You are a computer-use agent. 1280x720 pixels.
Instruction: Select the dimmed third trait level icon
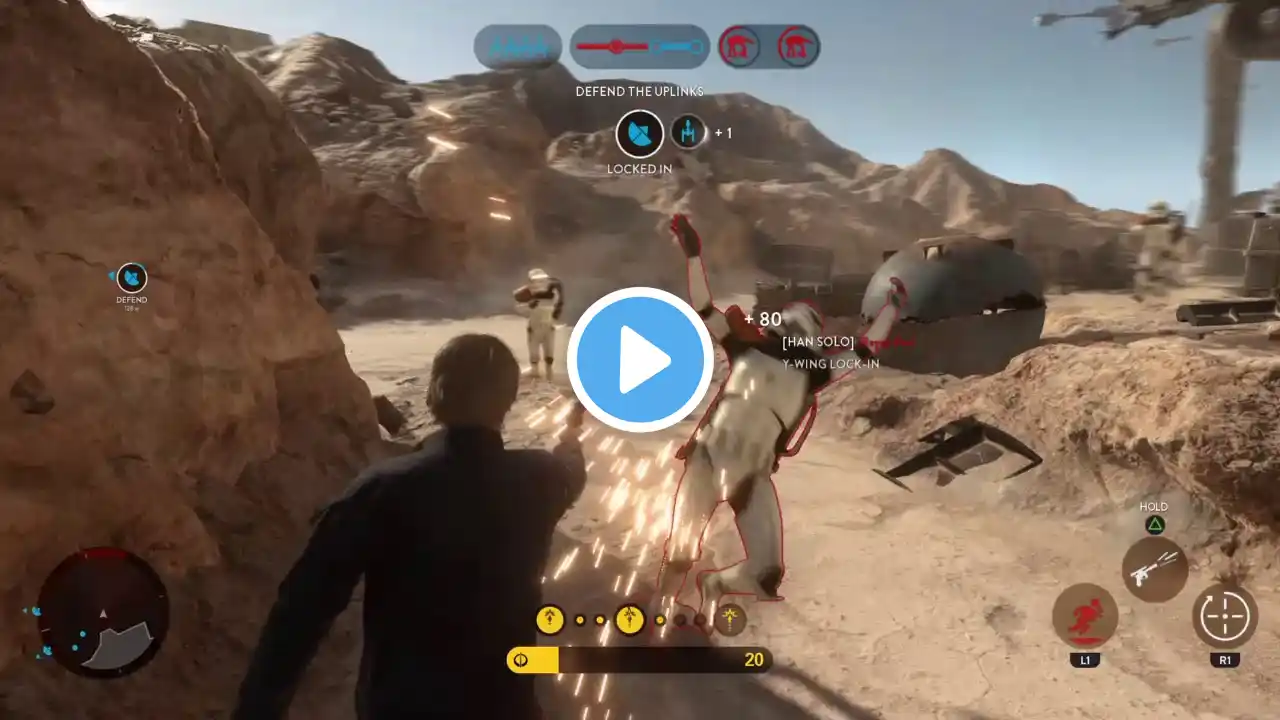(731, 620)
